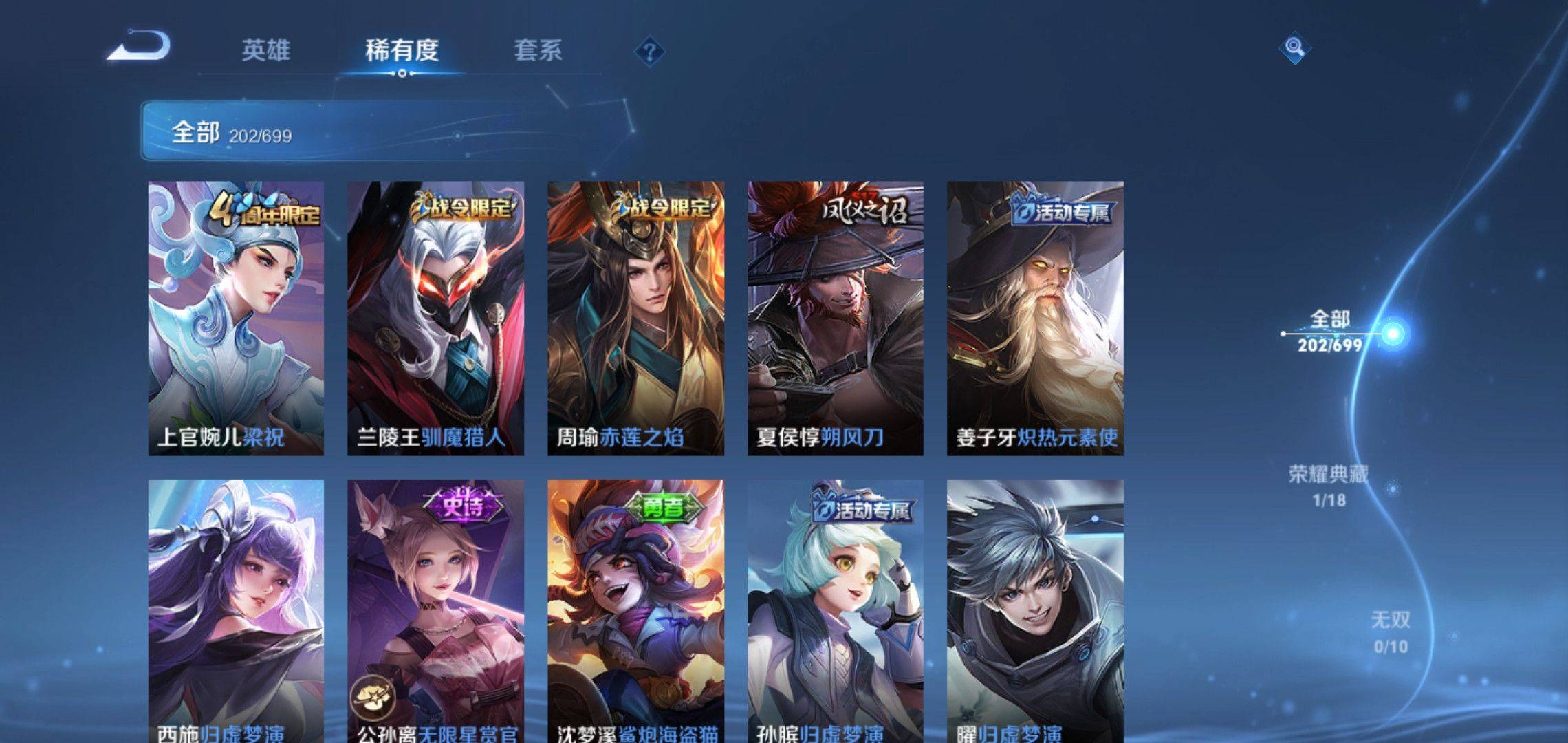View 夏侯惇 朔风刀 skin card

click(x=836, y=318)
